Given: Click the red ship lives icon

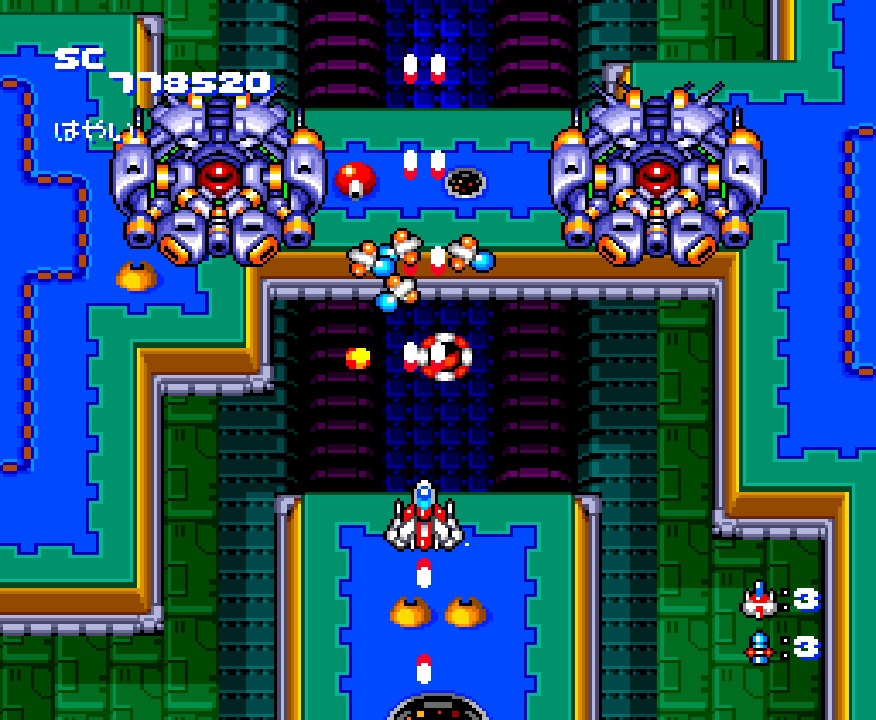Looking at the screenshot, I should [758, 601].
